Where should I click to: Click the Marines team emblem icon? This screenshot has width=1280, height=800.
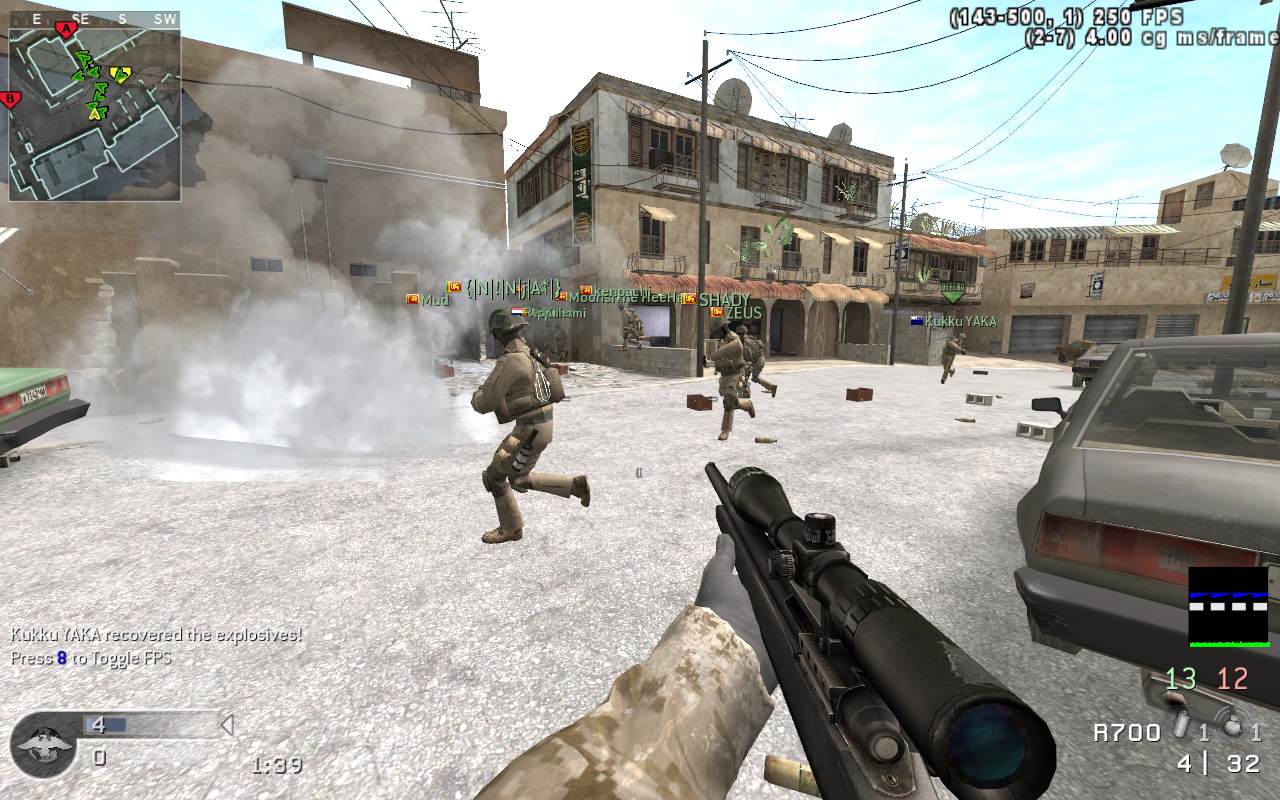44,745
